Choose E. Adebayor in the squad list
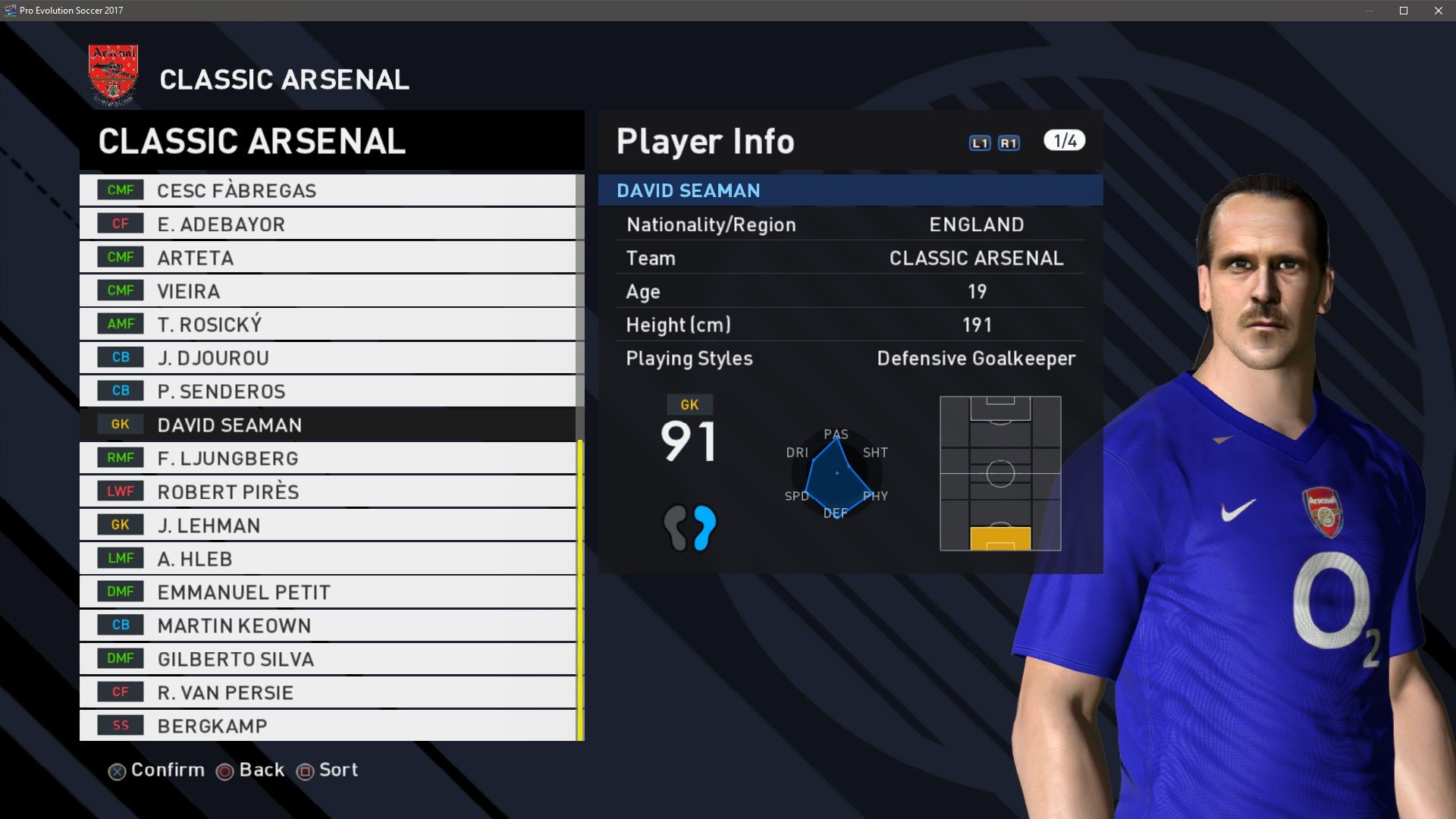The width and height of the screenshot is (1456, 819). (328, 224)
